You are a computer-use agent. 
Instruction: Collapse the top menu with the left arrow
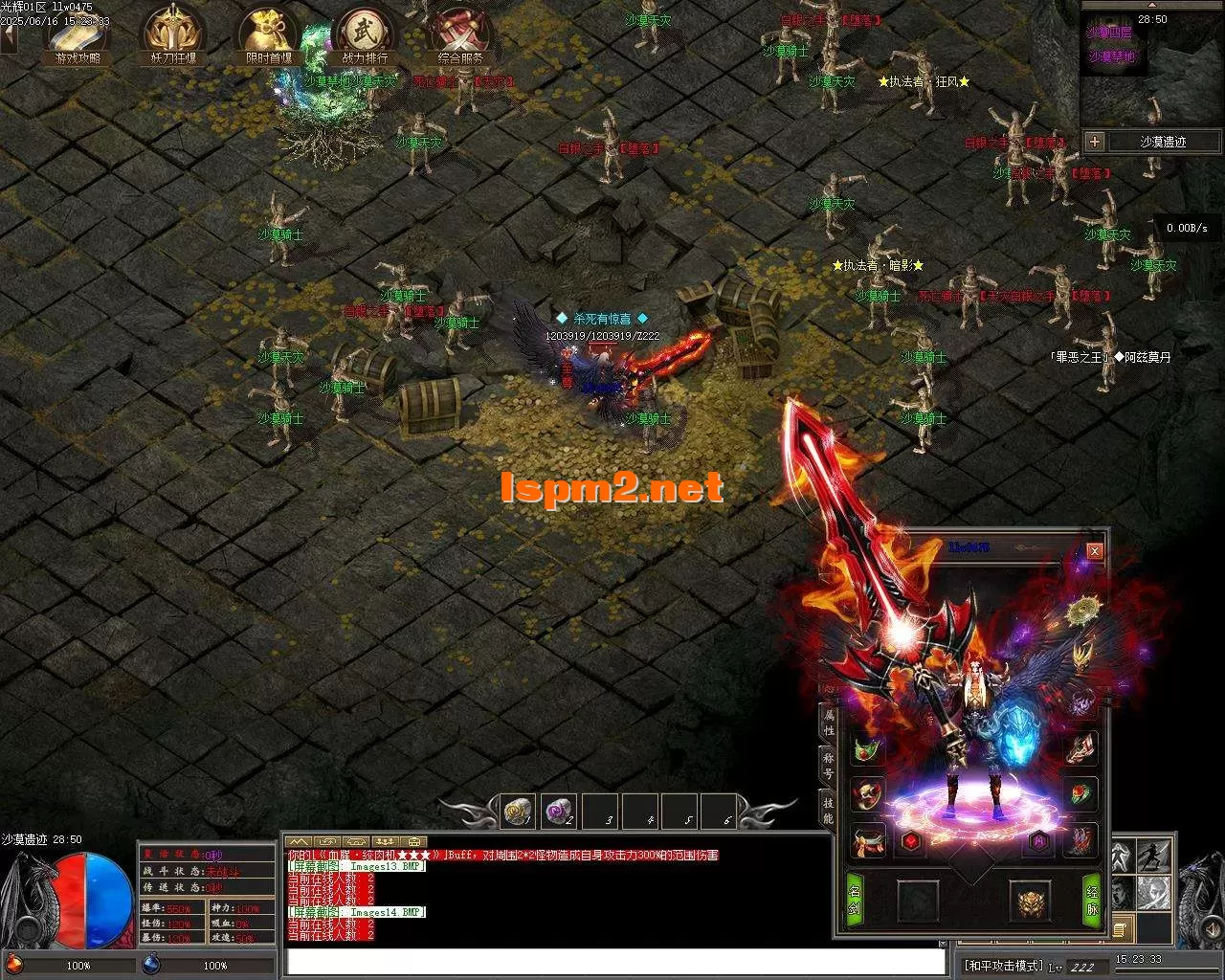coord(8,38)
